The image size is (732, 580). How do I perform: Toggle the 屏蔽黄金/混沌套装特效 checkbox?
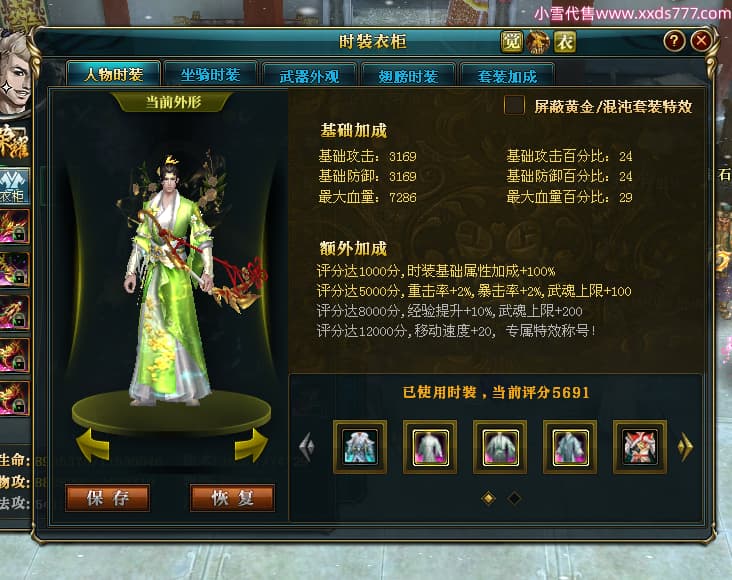pos(514,106)
